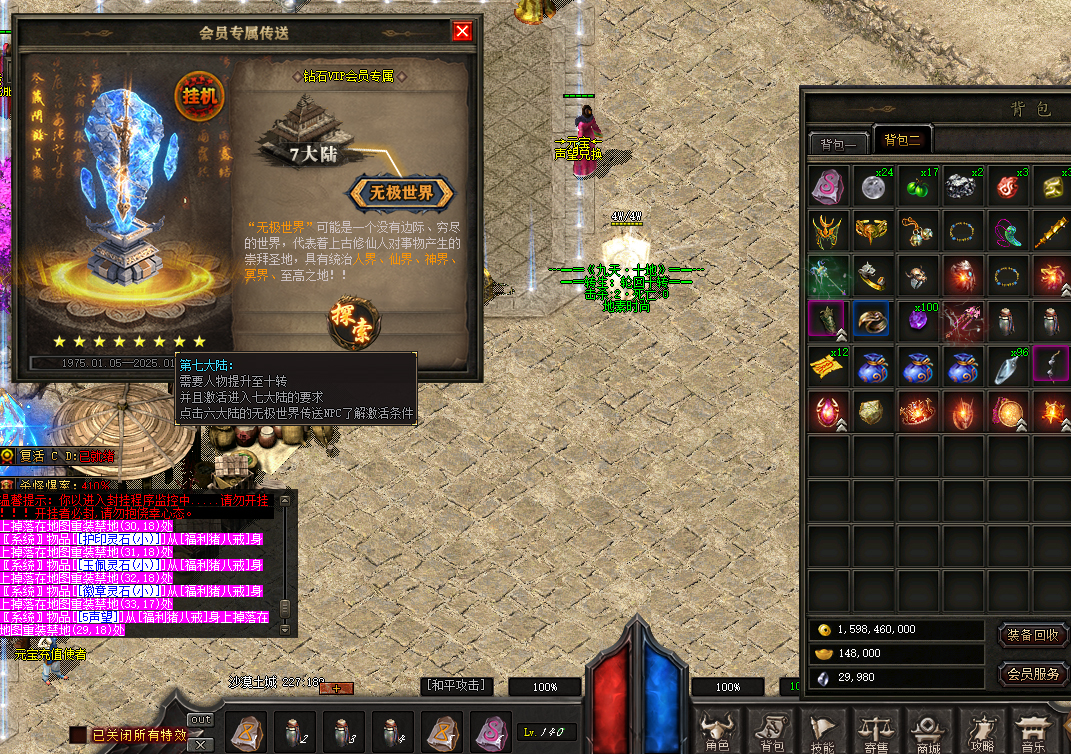Open the 商城 shop menu

(929, 733)
